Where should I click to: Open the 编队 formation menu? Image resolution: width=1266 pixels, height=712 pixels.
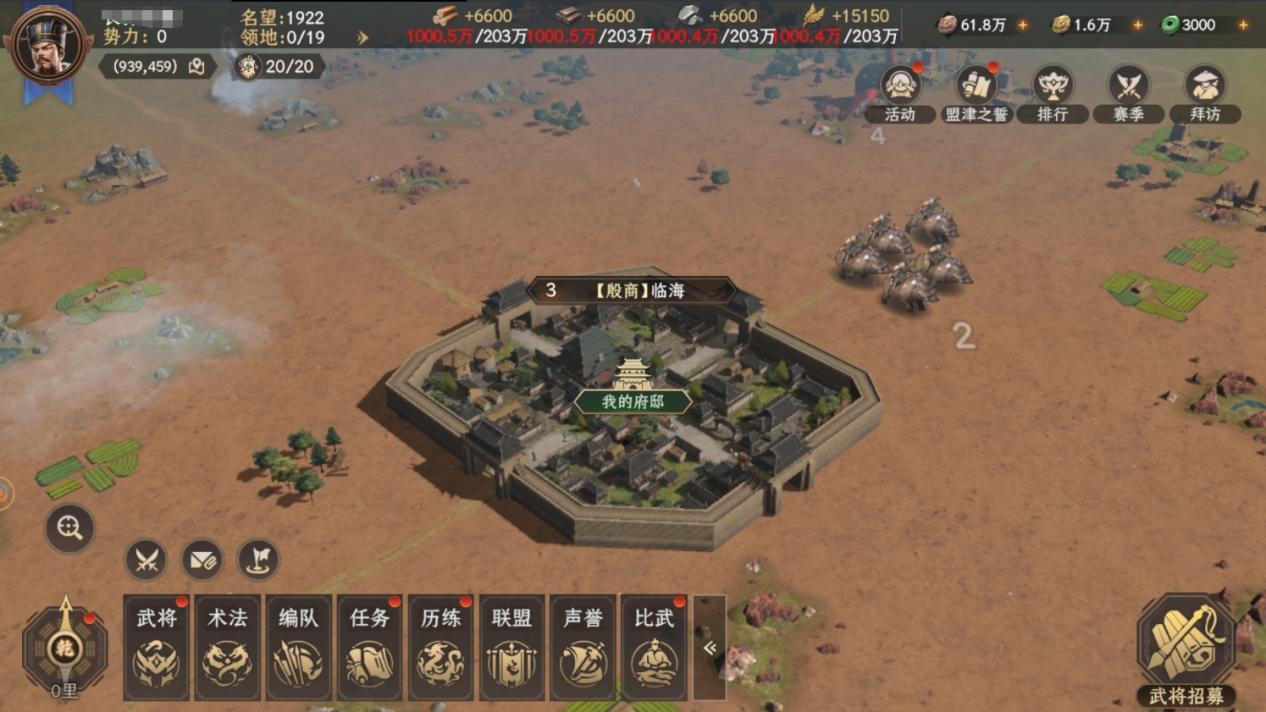[298, 647]
